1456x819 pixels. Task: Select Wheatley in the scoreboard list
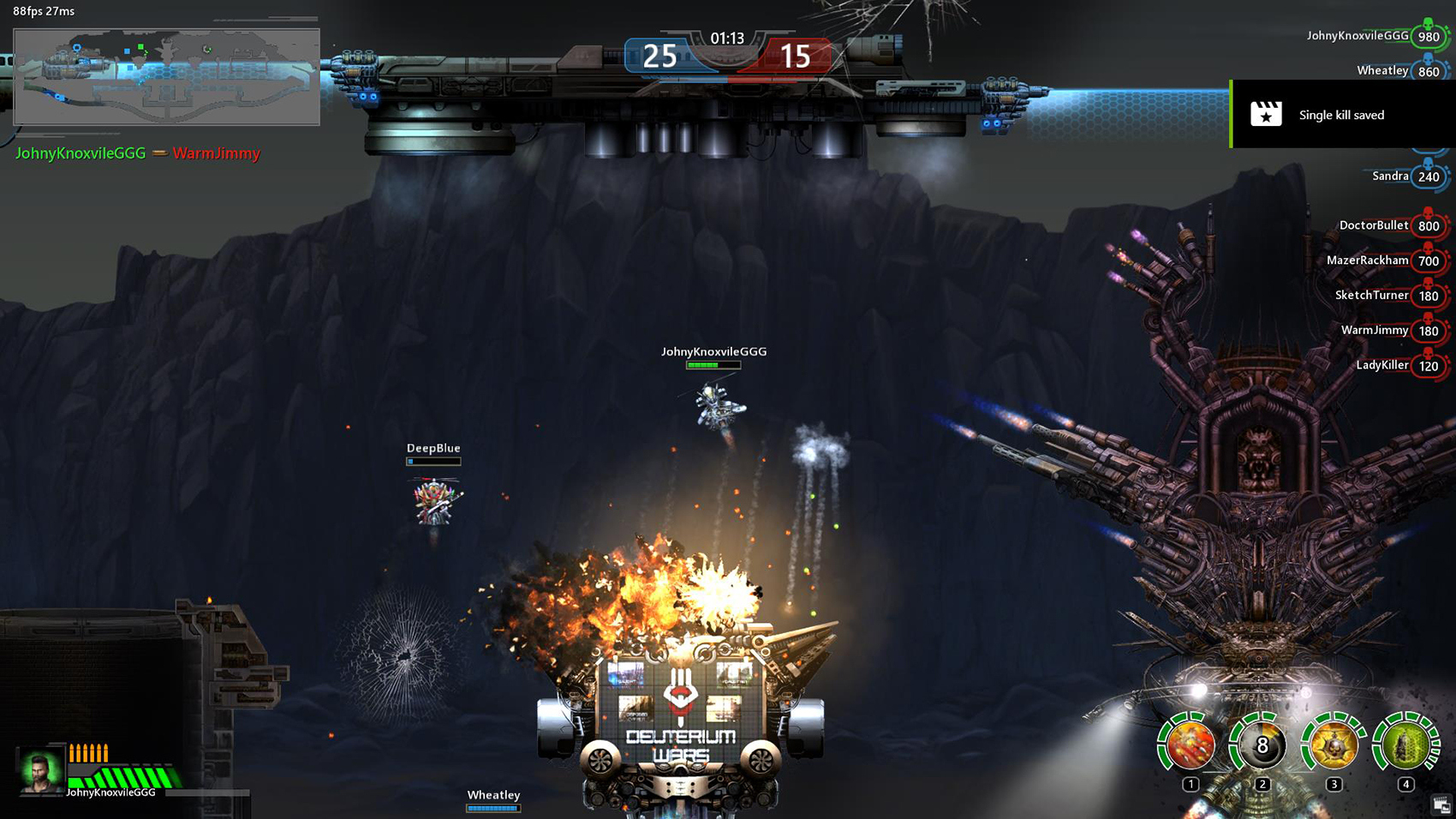tap(1382, 71)
